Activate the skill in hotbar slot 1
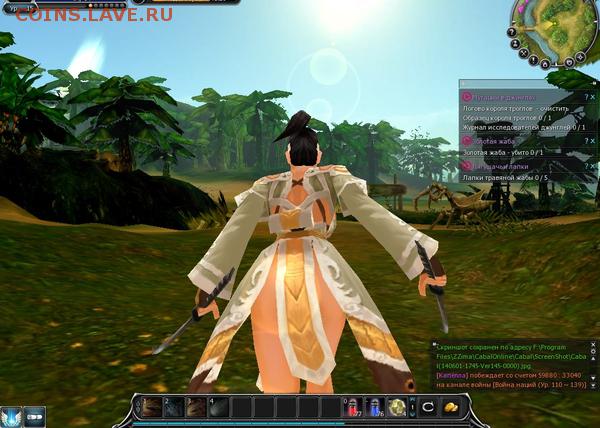 [152, 407]
